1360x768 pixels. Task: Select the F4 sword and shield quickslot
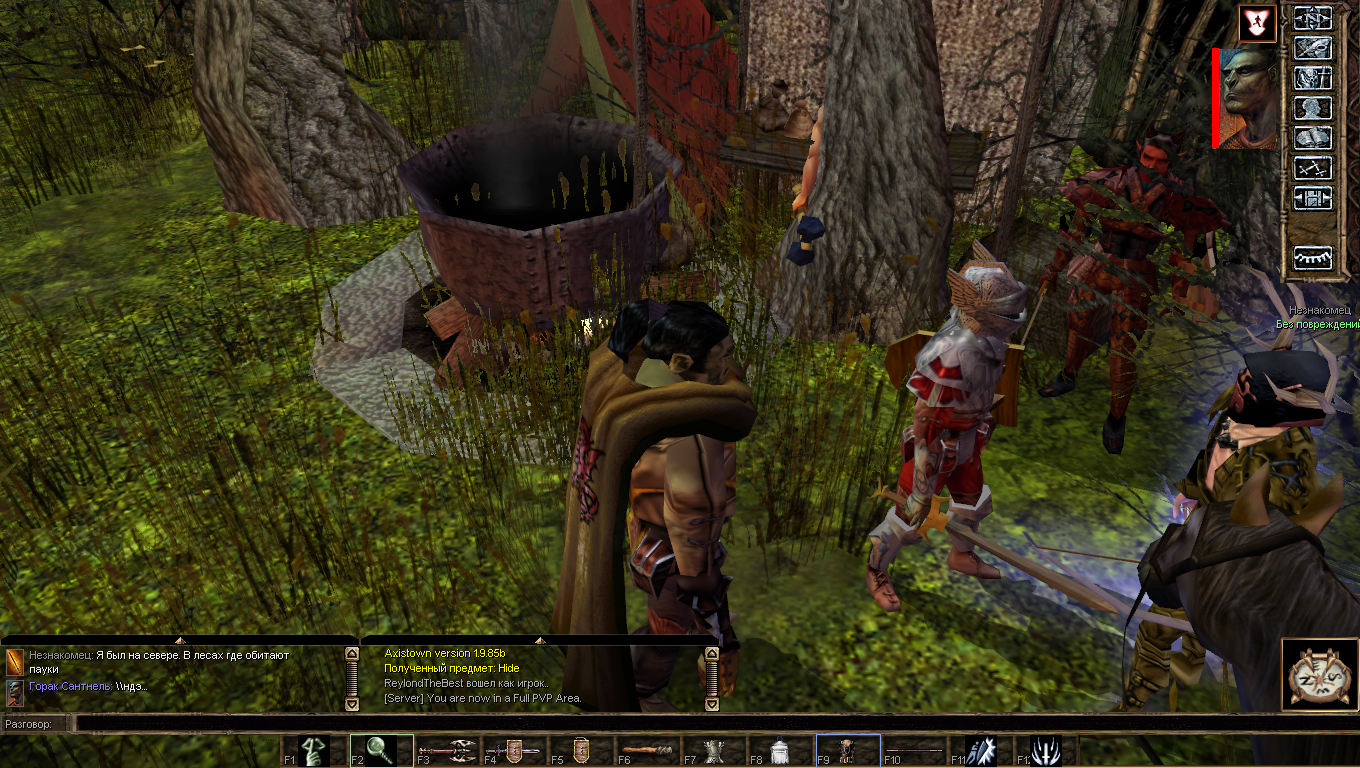[x=514, y=751]
